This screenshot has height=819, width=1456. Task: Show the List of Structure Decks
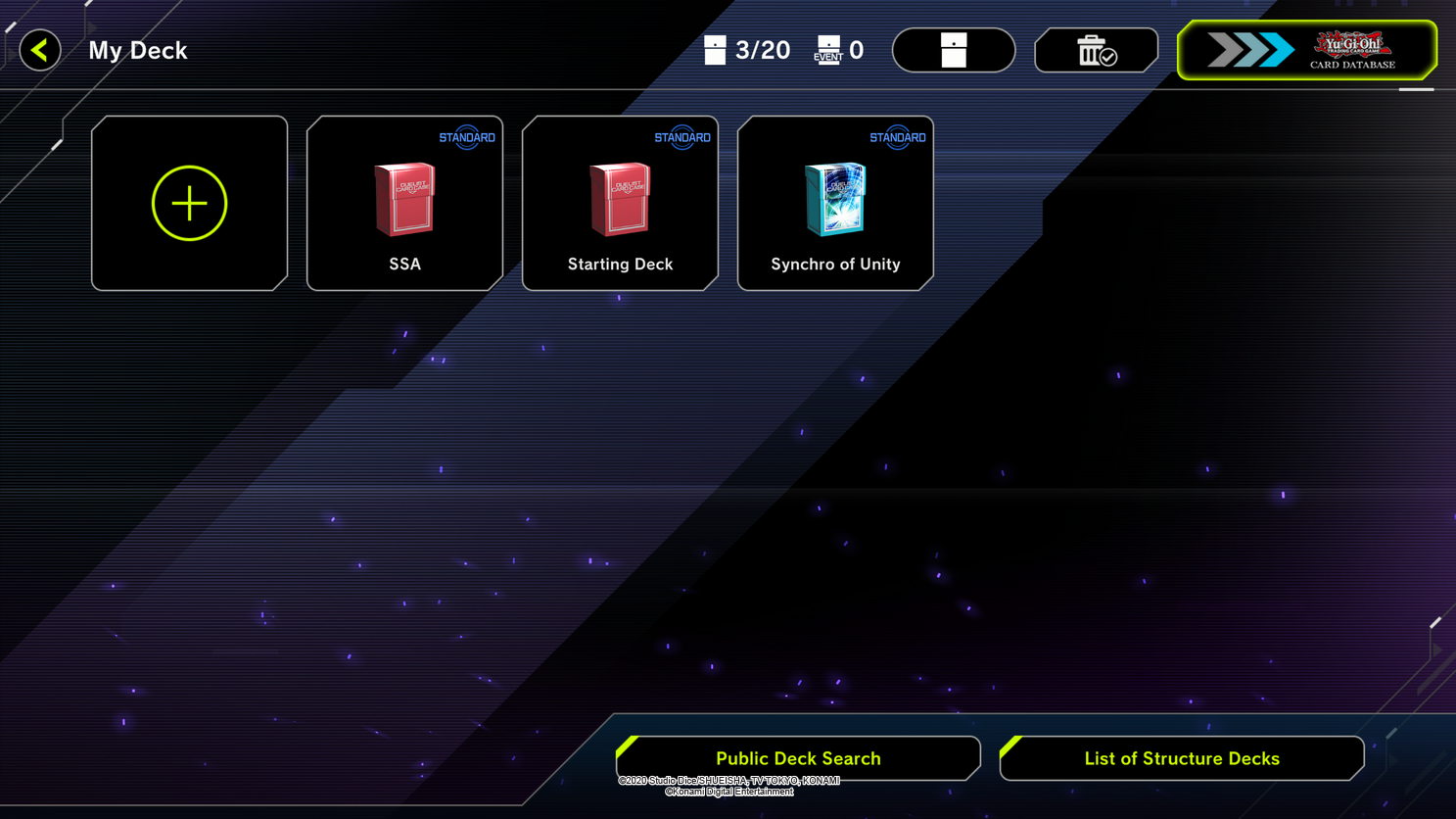[x=1181, y=758]
